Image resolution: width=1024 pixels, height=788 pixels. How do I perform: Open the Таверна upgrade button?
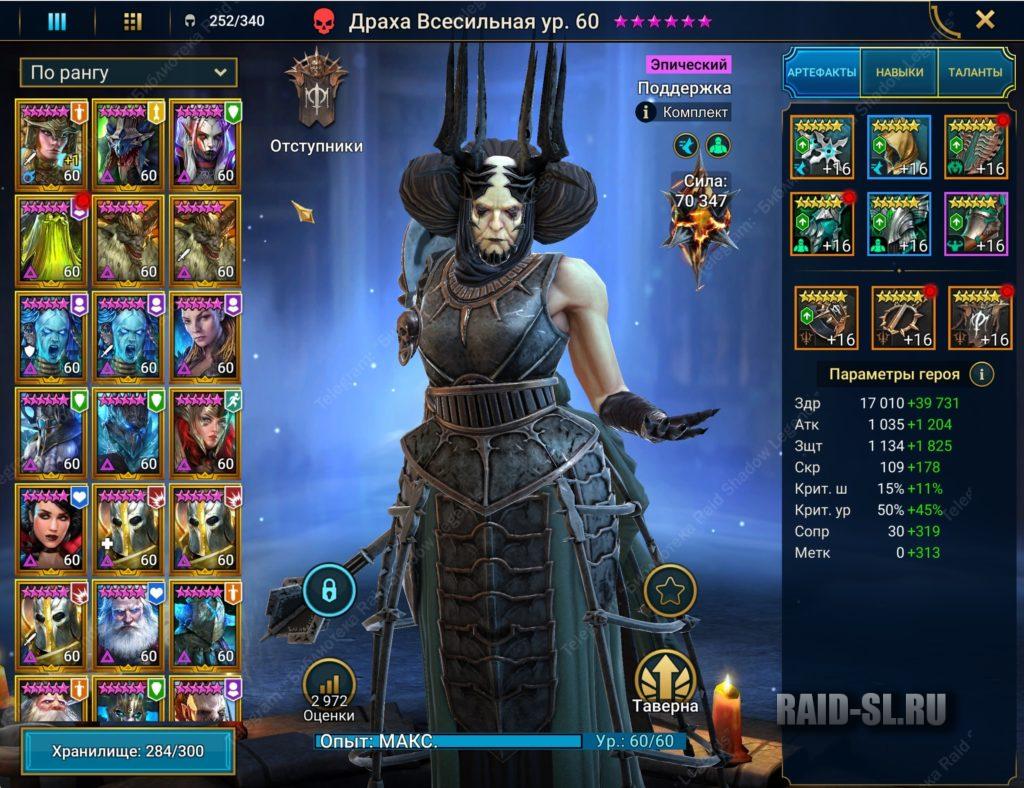pyautogui.click(x=665, y=680)
